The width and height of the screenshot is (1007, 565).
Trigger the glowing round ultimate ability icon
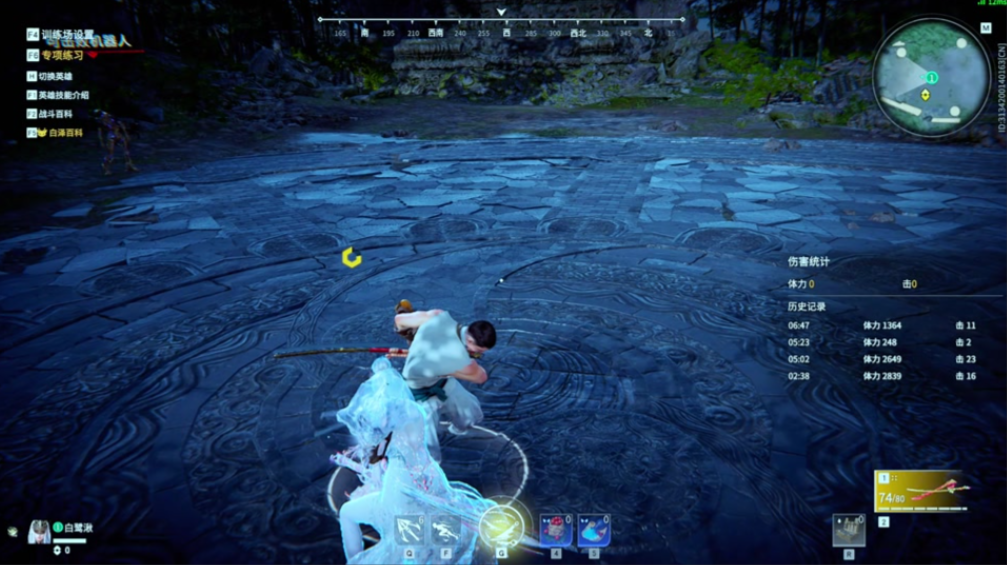click(x=500, y=525)
